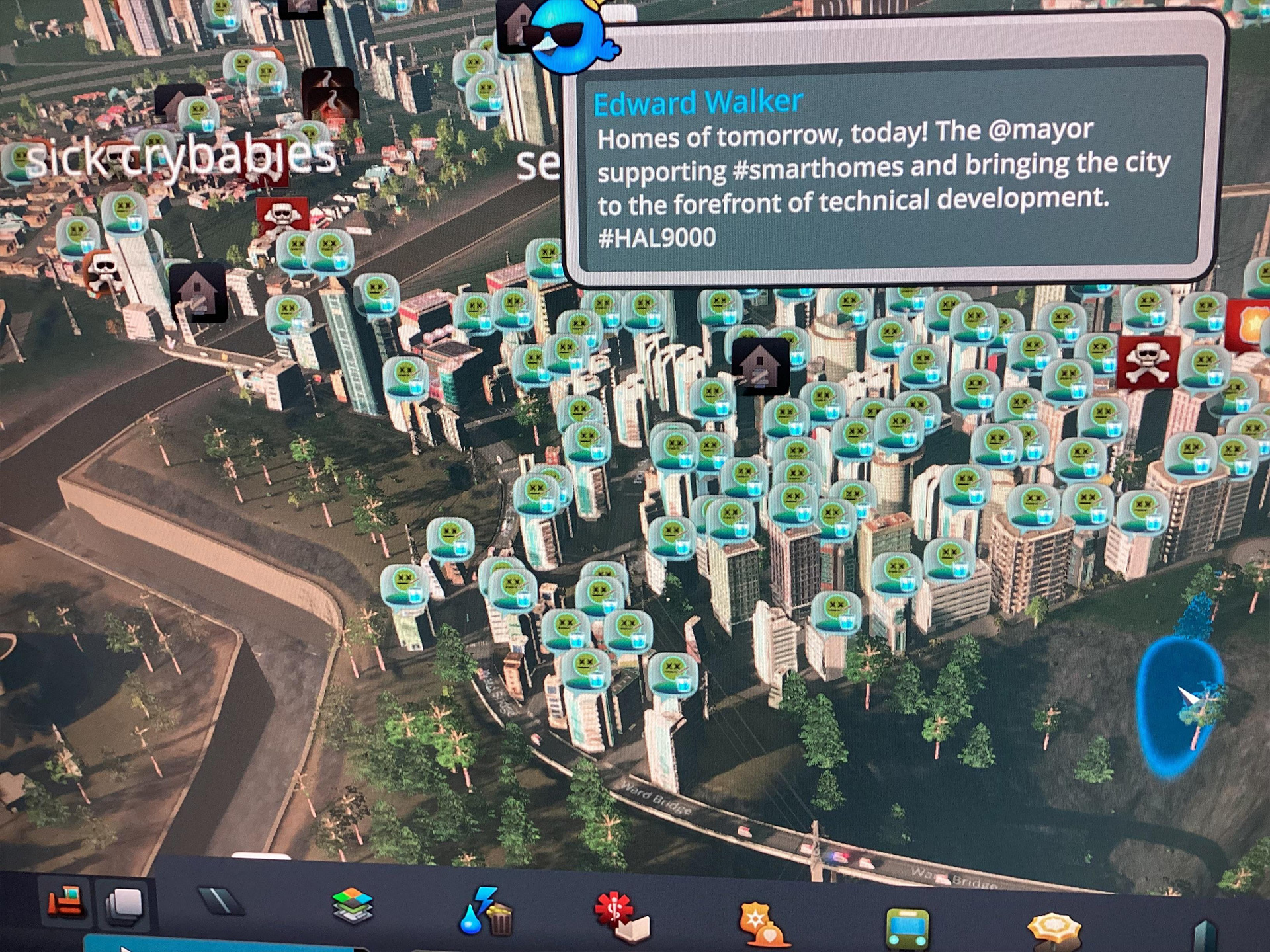Open the colored zoning tool
Viewport: 1270px width, 952px height.
353,905
